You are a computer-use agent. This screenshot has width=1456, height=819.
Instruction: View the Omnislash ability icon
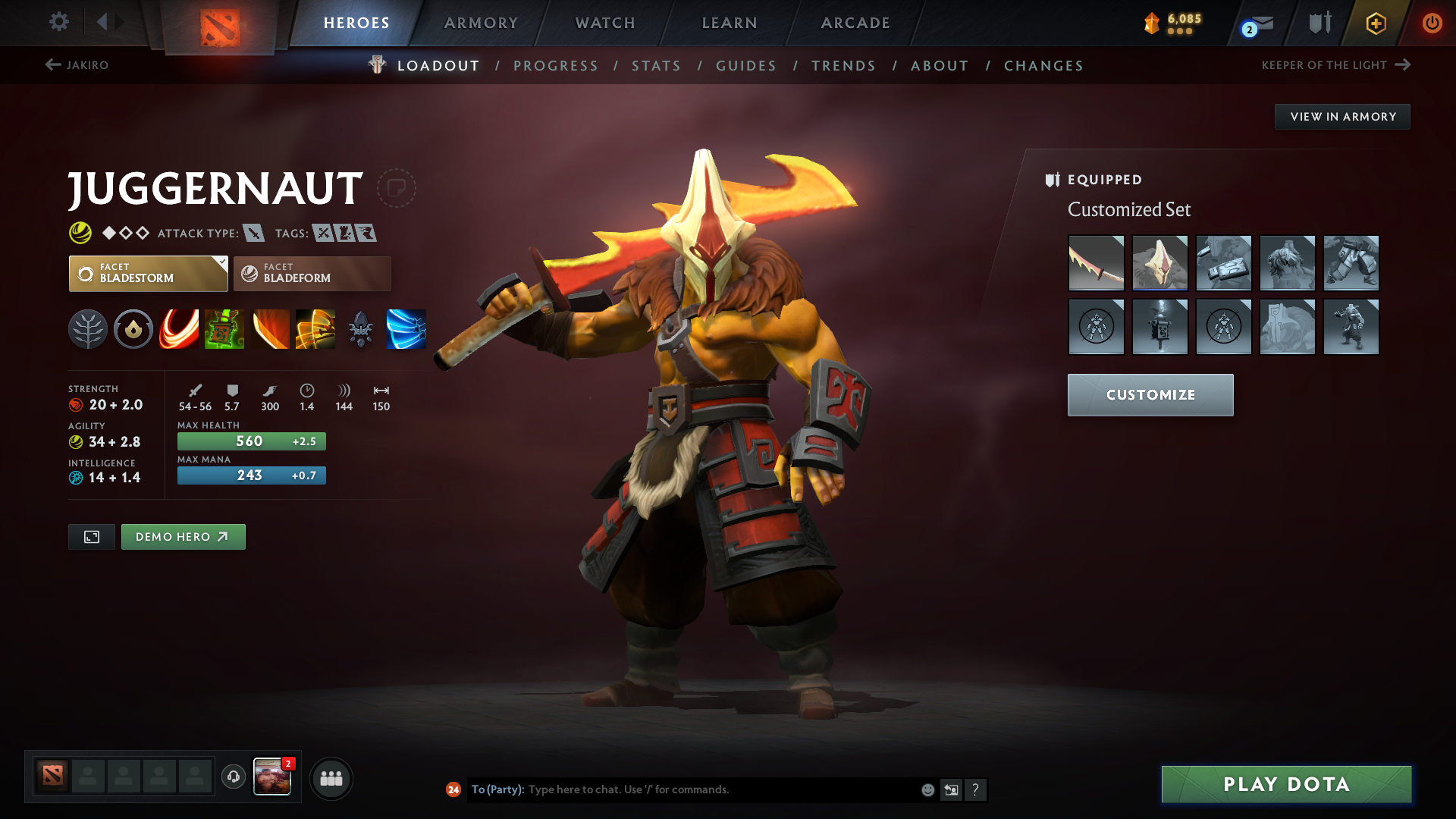pos(315,328)
